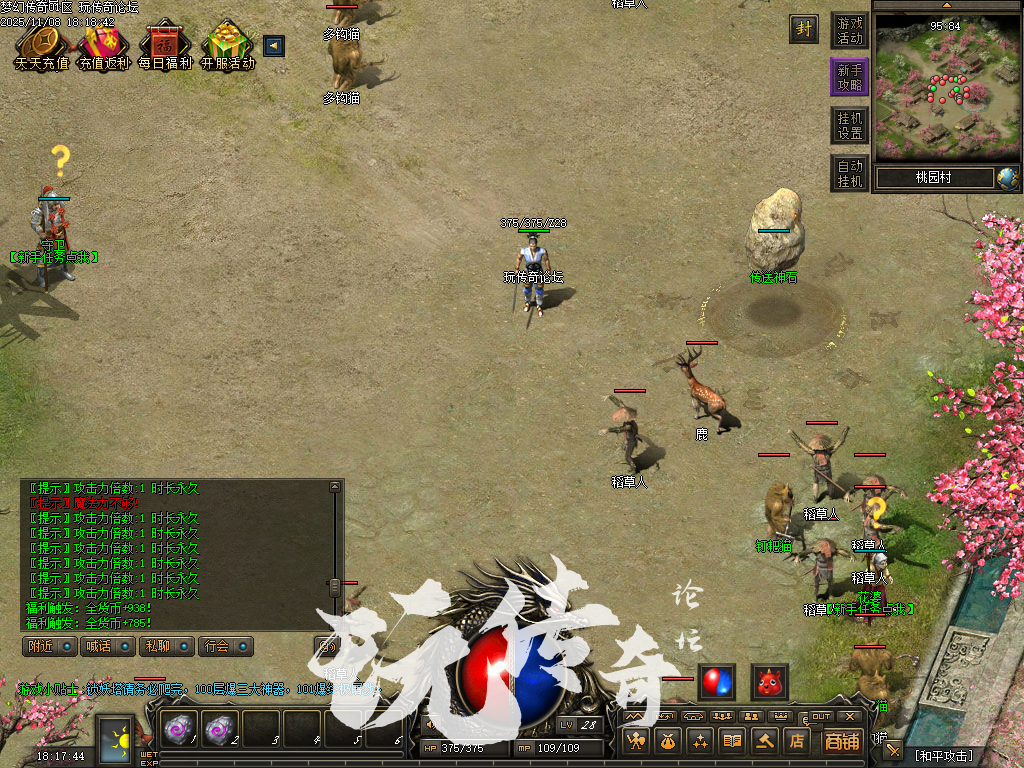Select the 行会 guild chat channel
This screenshot has width=1024, height=768.
[225, 646]
